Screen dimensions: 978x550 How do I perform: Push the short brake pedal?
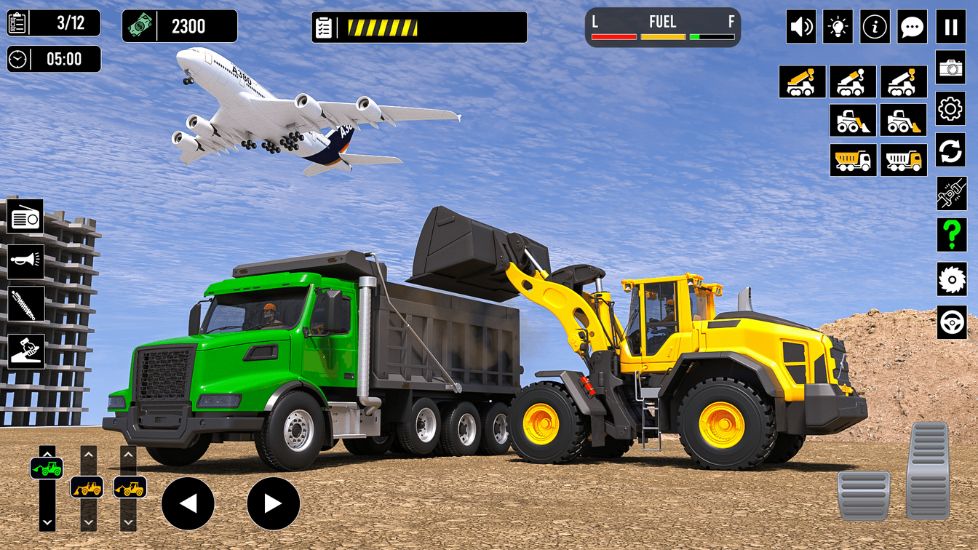[x=863, y=495]
